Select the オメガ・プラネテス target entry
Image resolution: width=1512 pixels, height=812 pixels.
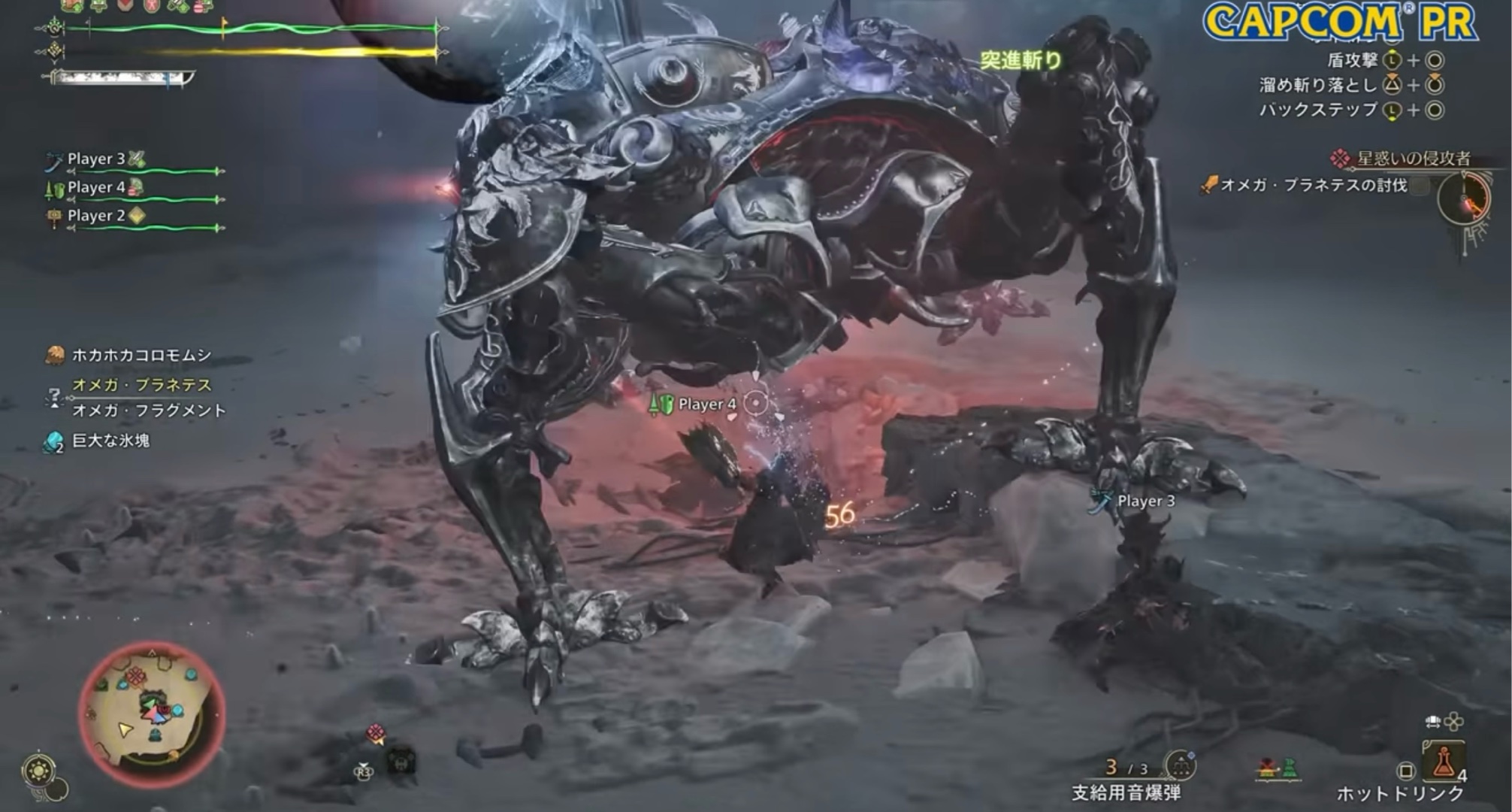coord(141,385)
